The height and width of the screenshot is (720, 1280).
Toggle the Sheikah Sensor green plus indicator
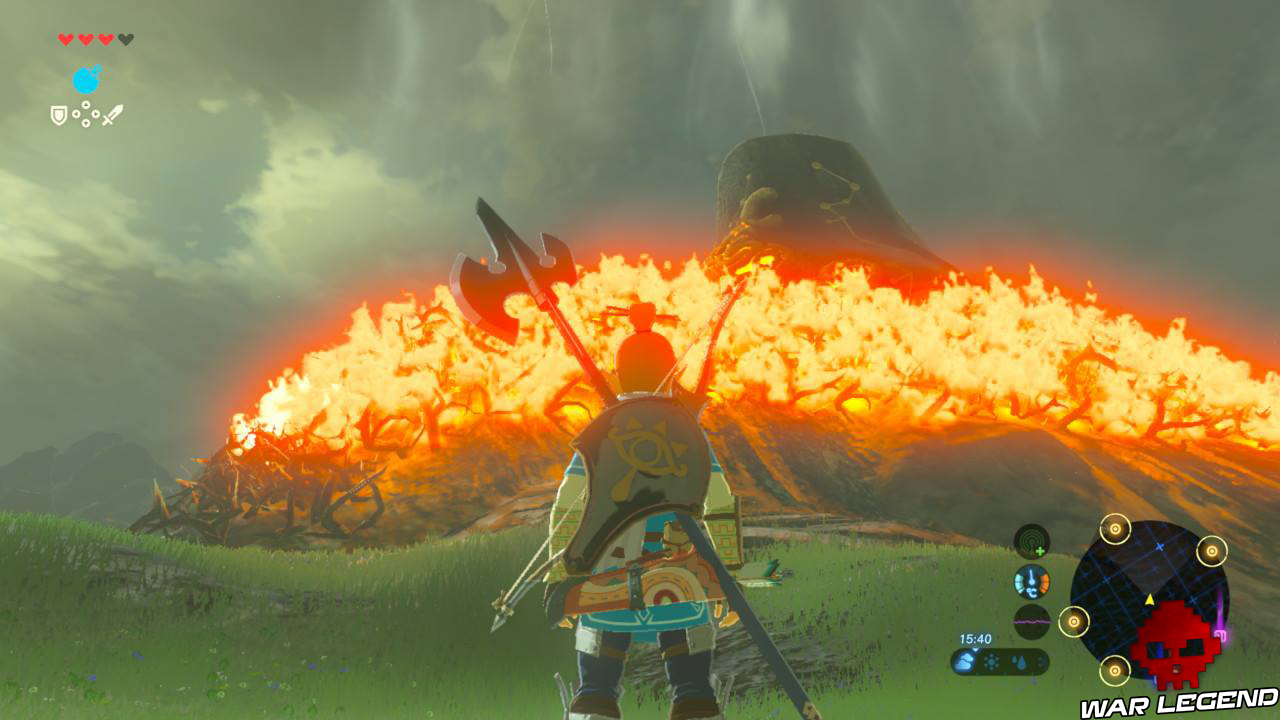1041,549
